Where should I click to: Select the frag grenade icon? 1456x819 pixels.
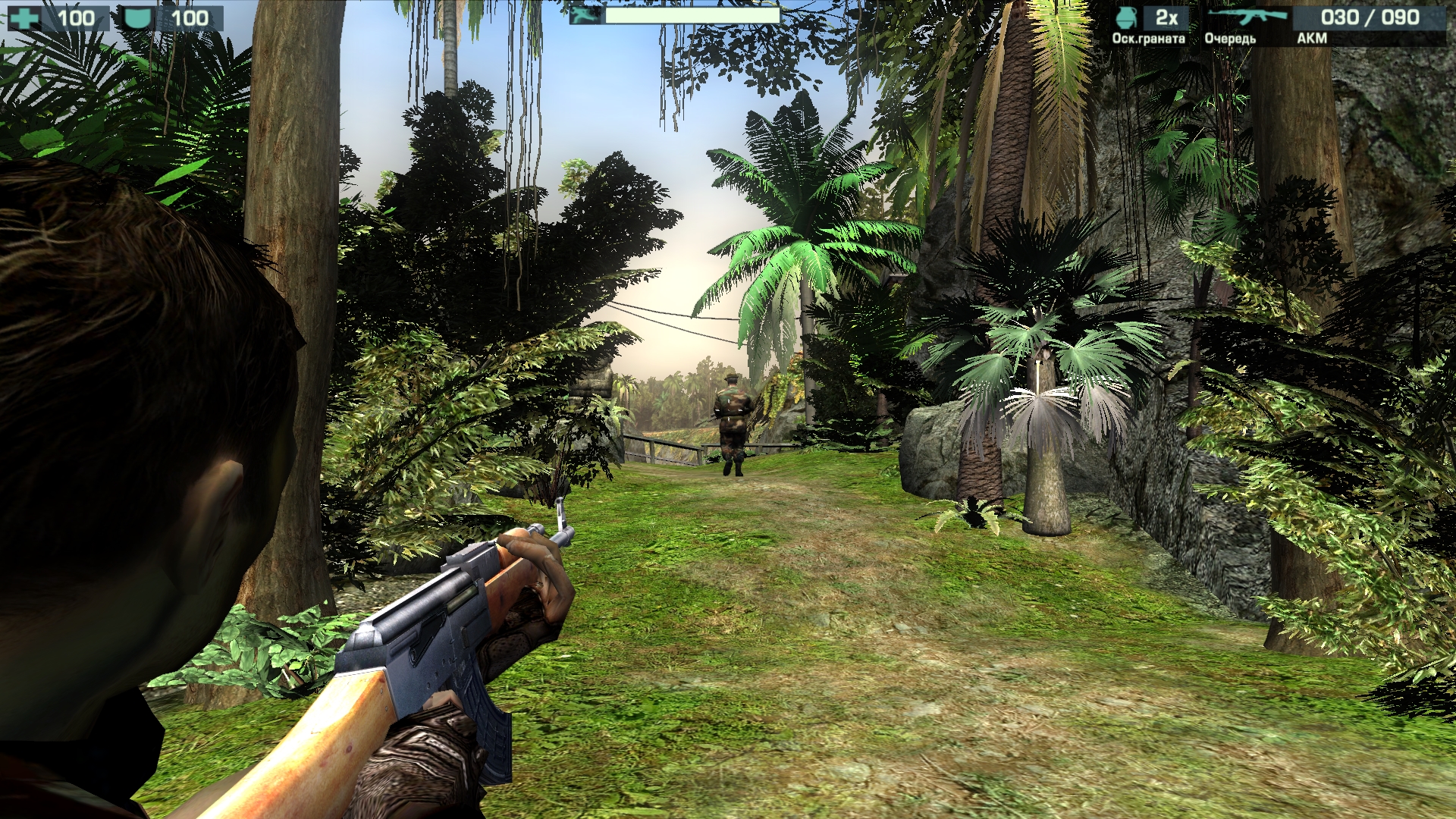click(1128, 17)
